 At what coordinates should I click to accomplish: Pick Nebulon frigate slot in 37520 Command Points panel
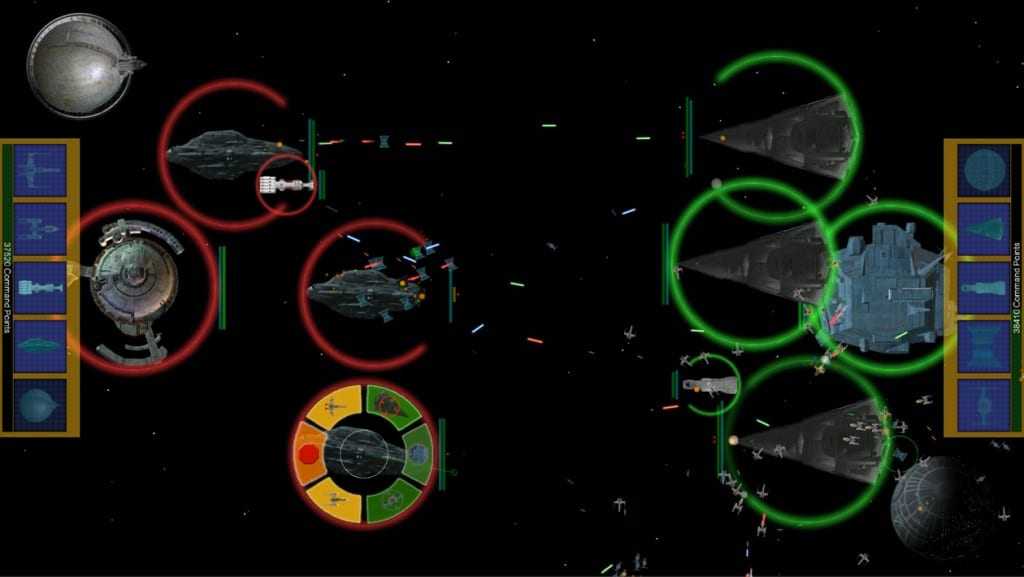40,287
